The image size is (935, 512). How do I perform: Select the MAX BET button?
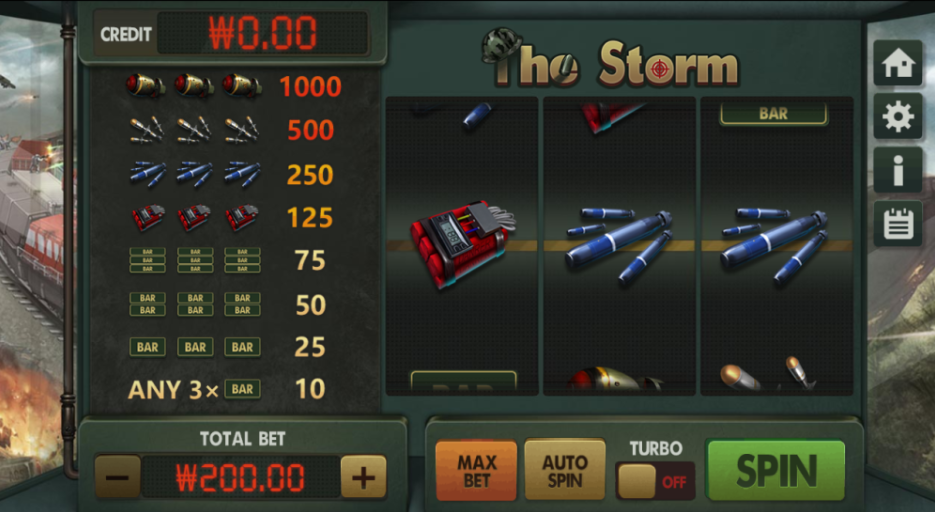476,470
